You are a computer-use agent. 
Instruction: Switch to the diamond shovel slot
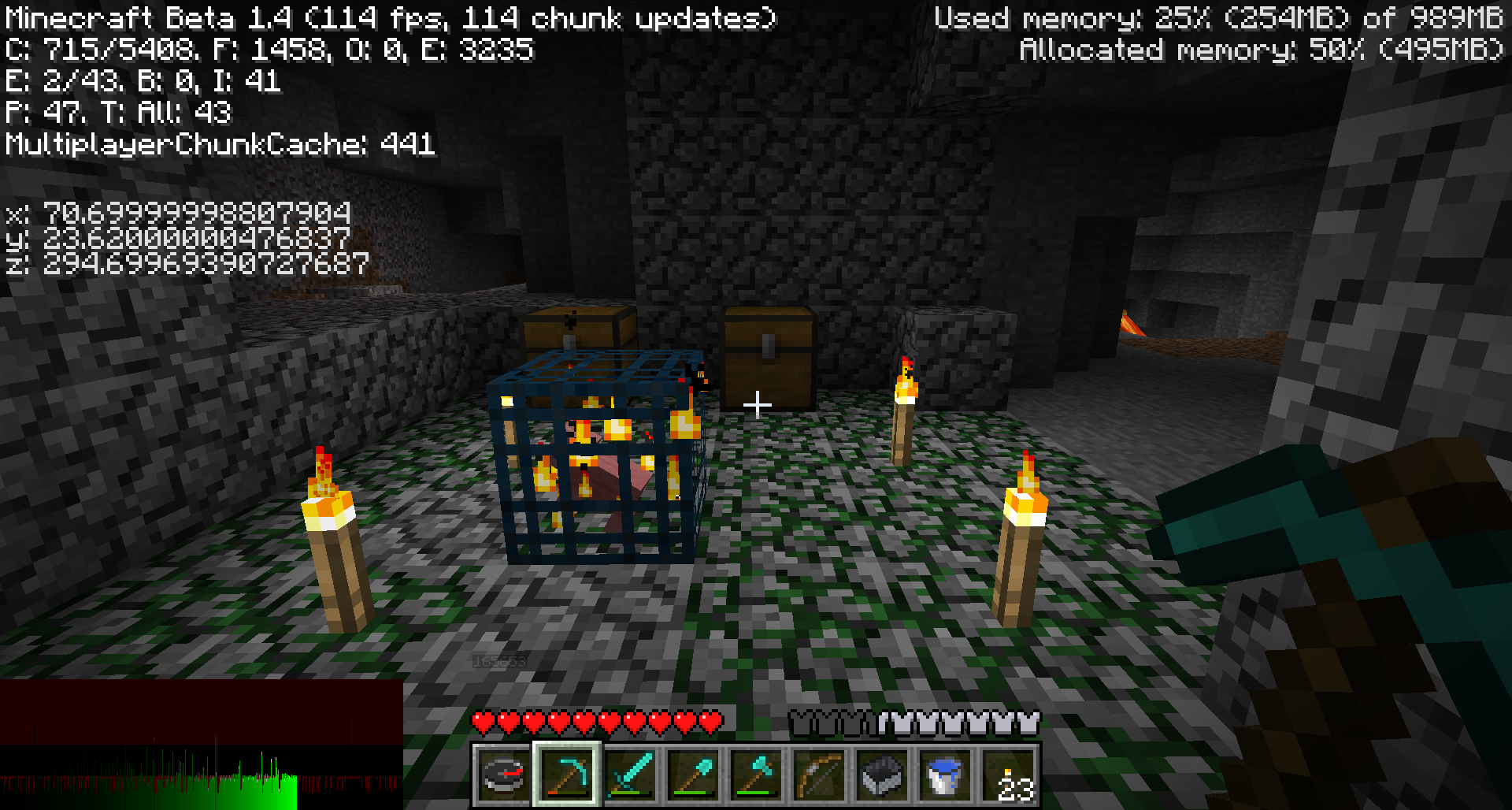tap(692, 775)
